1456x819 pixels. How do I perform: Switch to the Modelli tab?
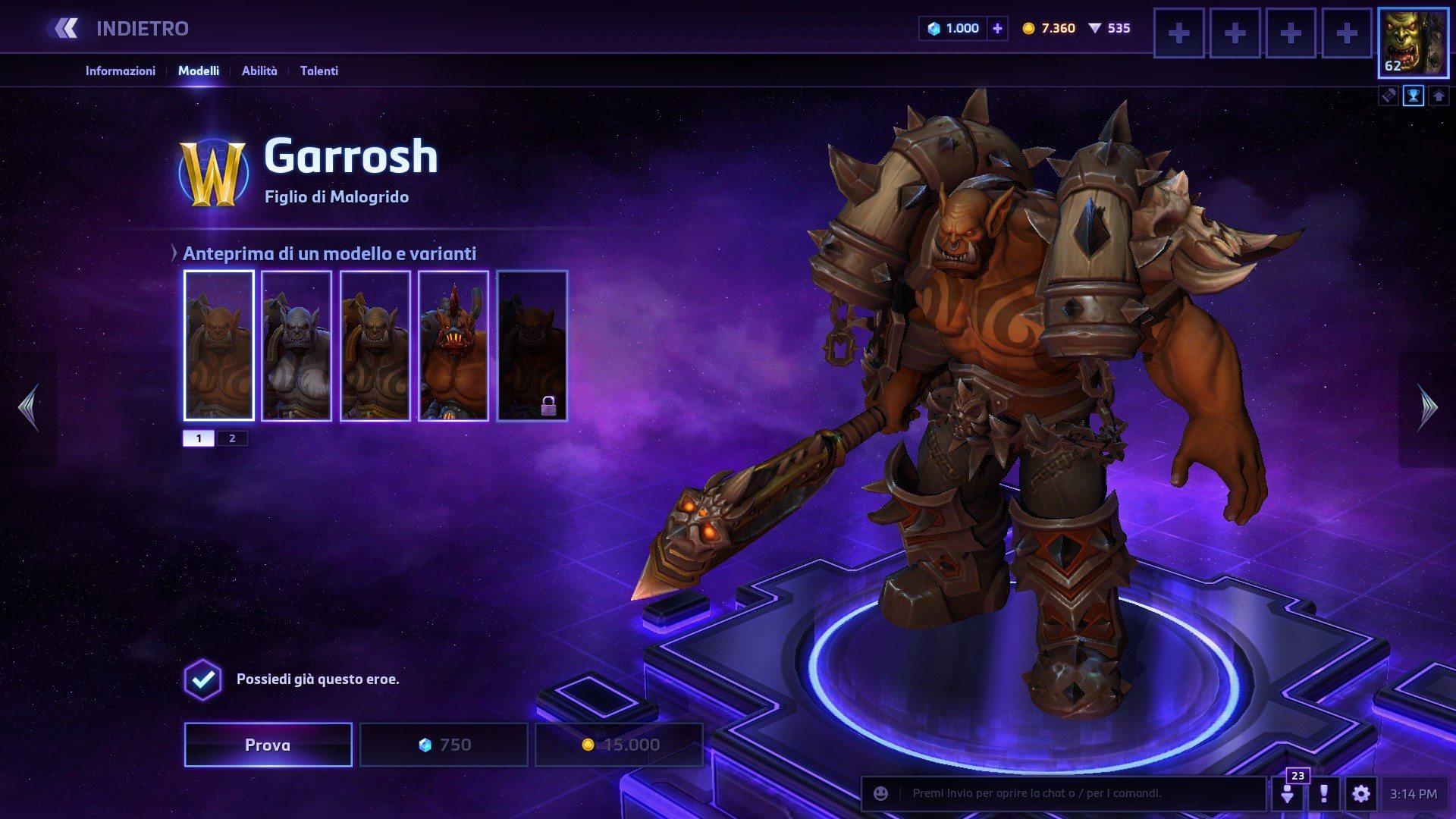[x=199, y=71]
